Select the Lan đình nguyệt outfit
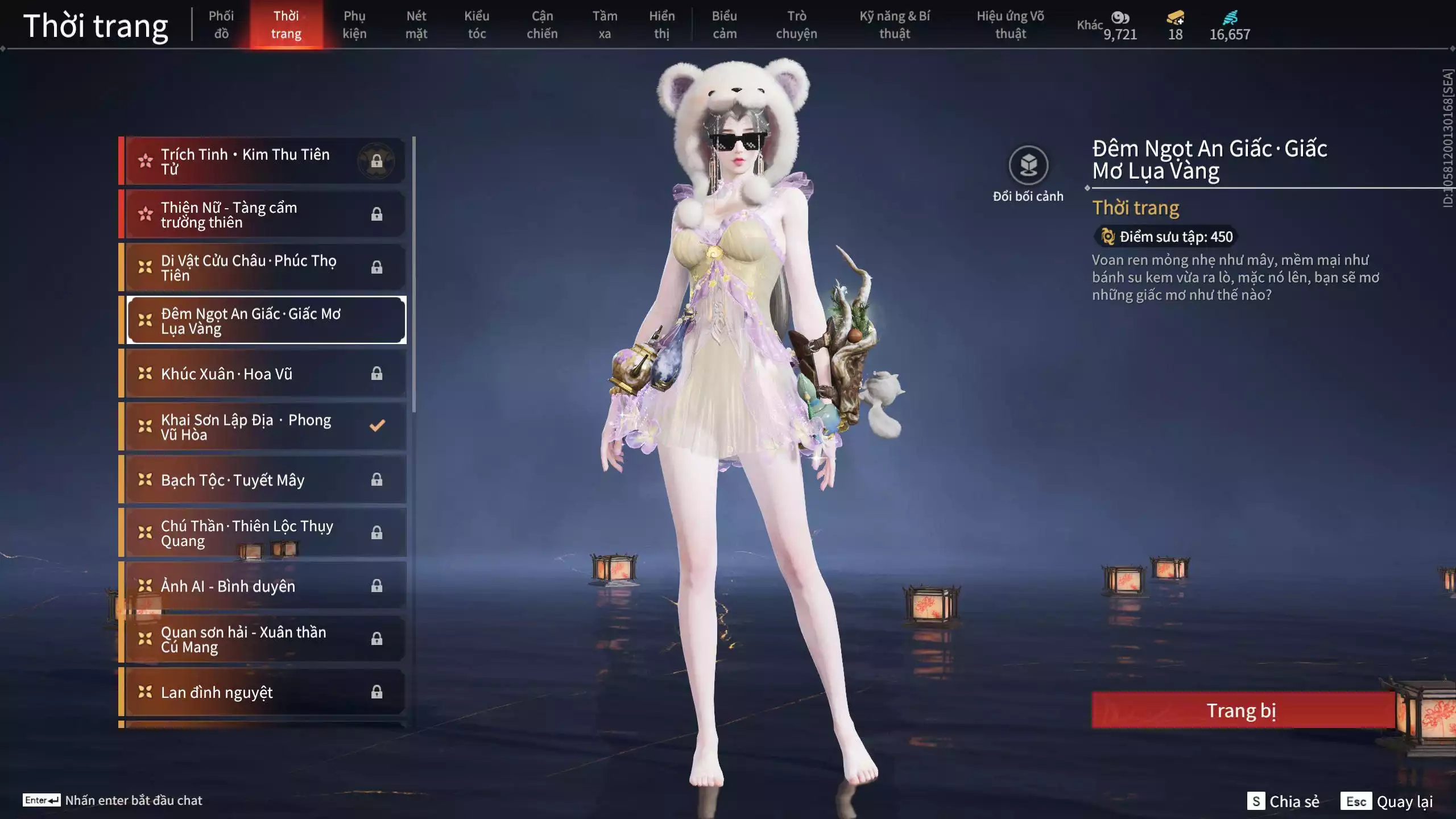The height and width of the screenshot is (819, 1456). tap(264, 692)
